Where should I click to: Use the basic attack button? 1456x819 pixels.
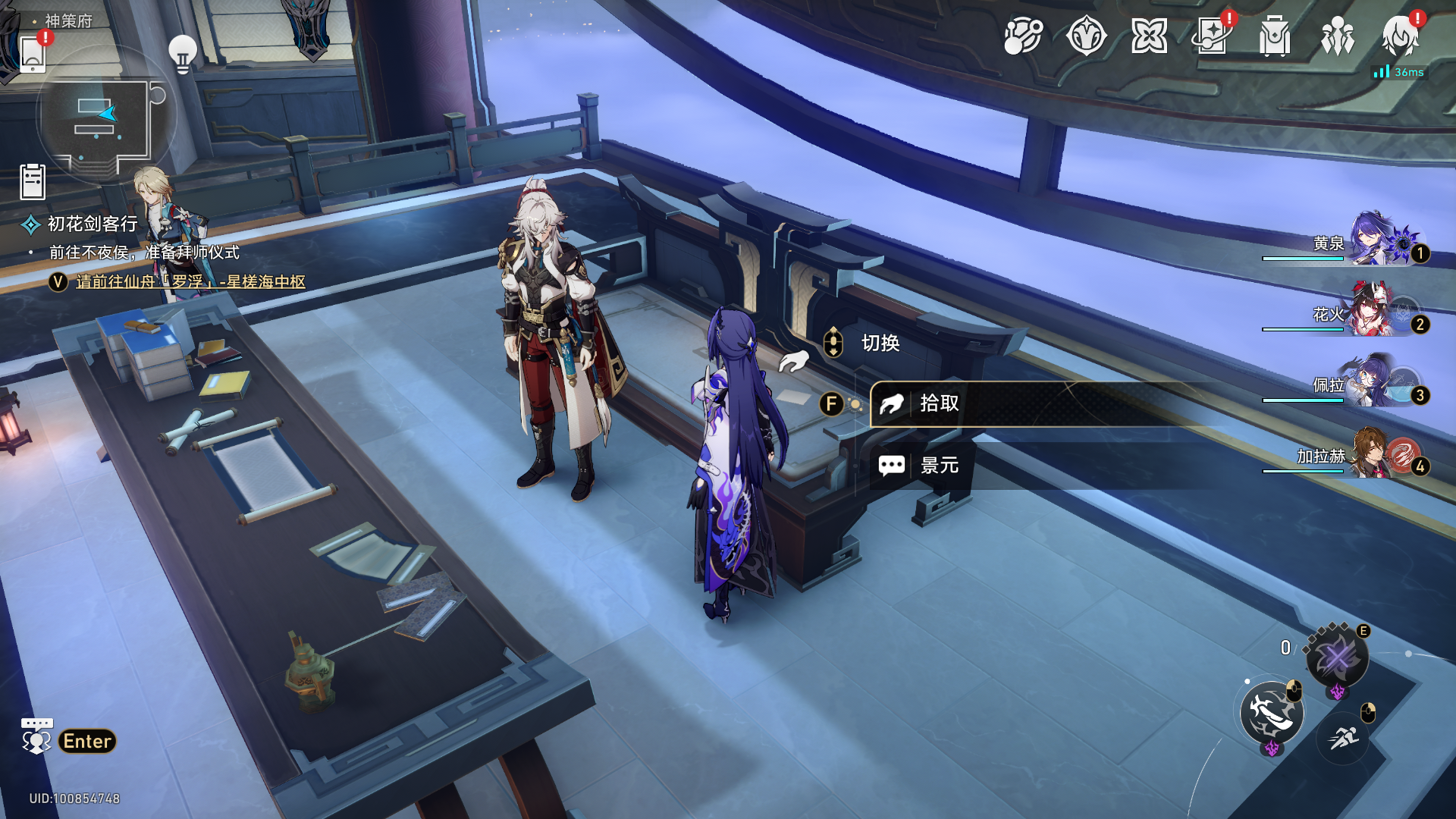1272,713
